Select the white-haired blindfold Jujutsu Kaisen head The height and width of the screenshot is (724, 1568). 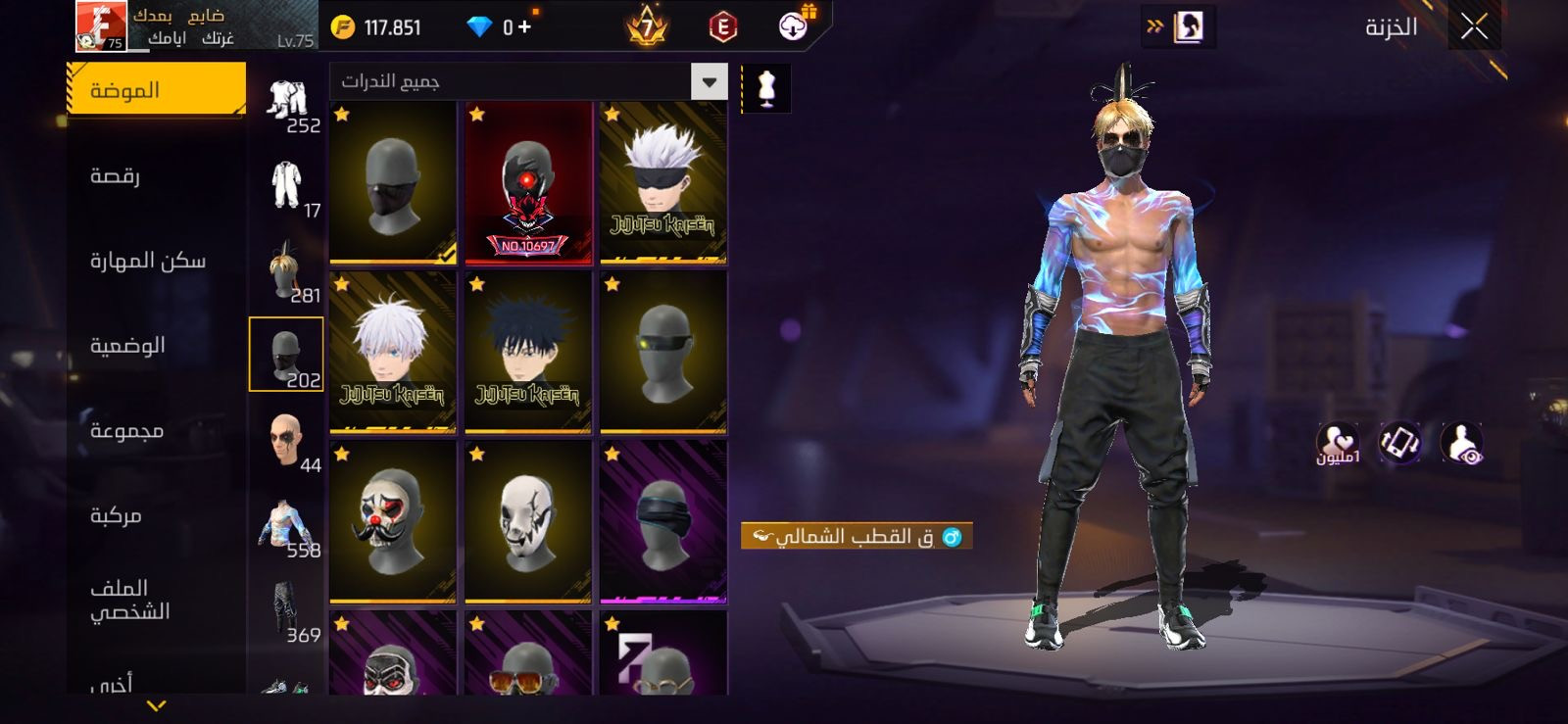tap(663, 183)
